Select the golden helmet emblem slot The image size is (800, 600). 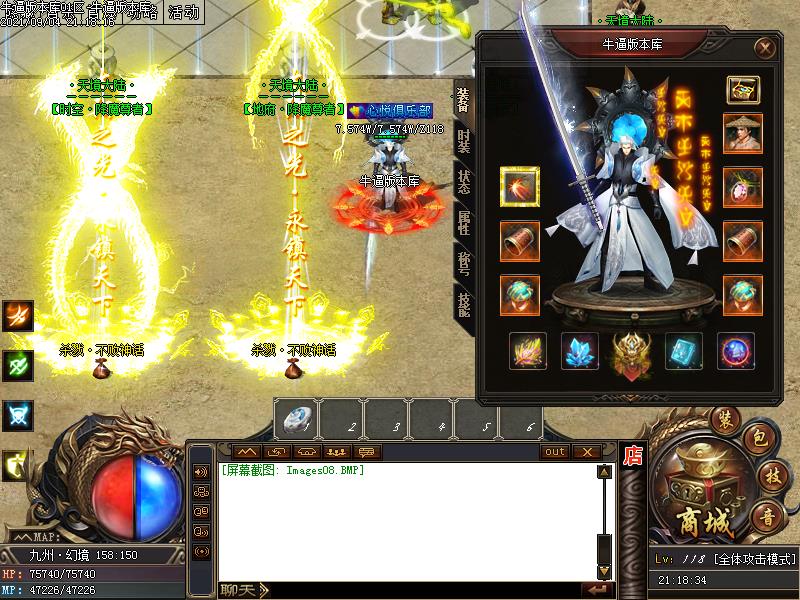coord(630,352)
